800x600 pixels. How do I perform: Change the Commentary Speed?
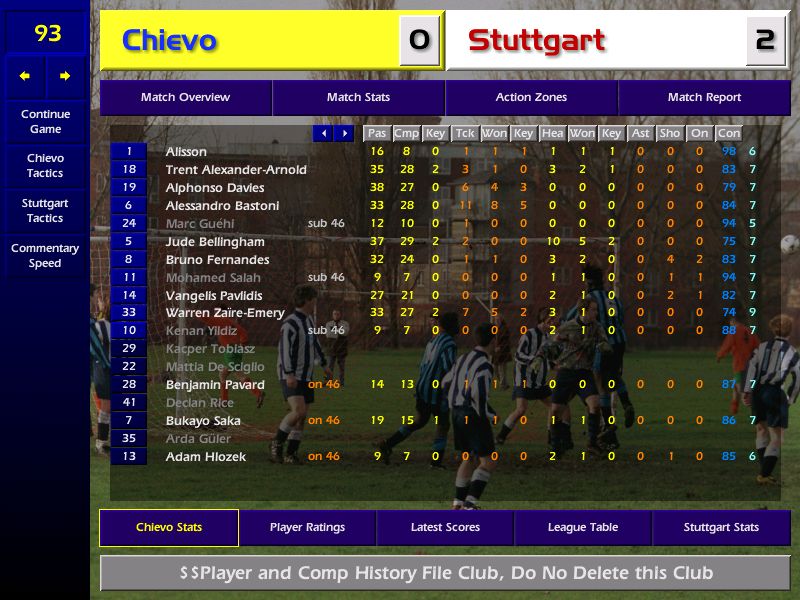coord(45,256)
